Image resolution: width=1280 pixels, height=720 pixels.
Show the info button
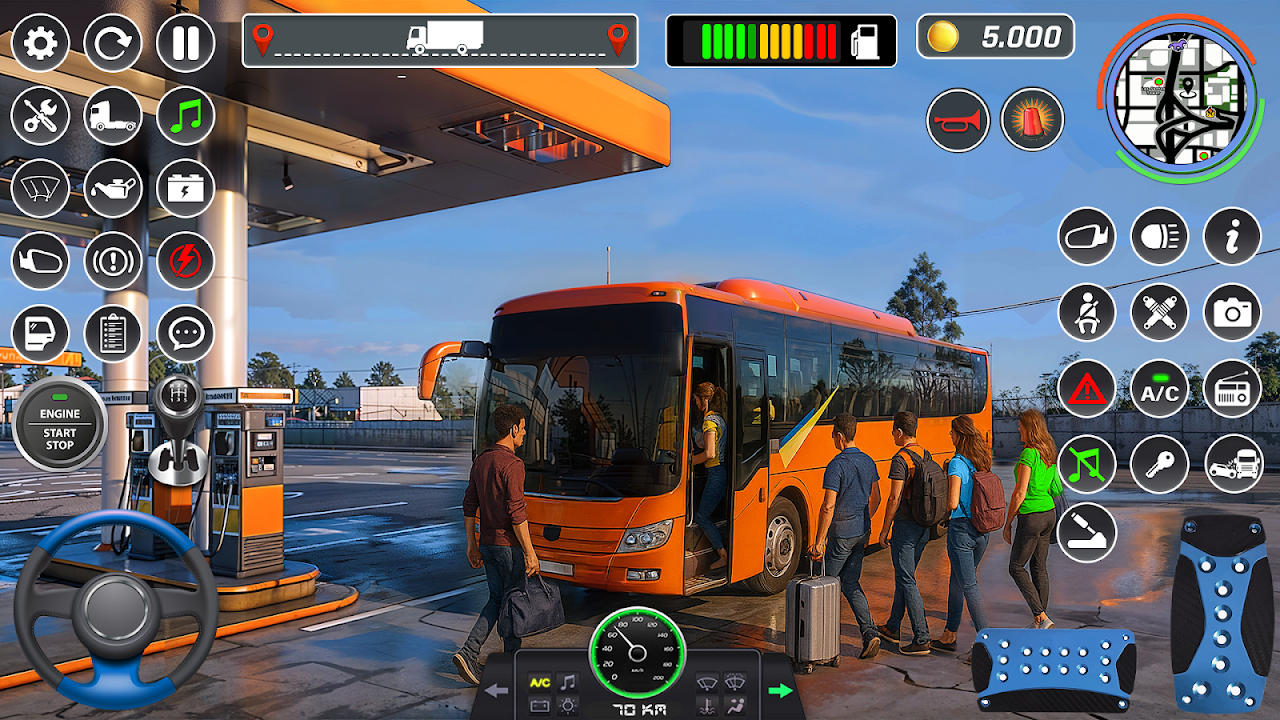[x=1232, y=237]
